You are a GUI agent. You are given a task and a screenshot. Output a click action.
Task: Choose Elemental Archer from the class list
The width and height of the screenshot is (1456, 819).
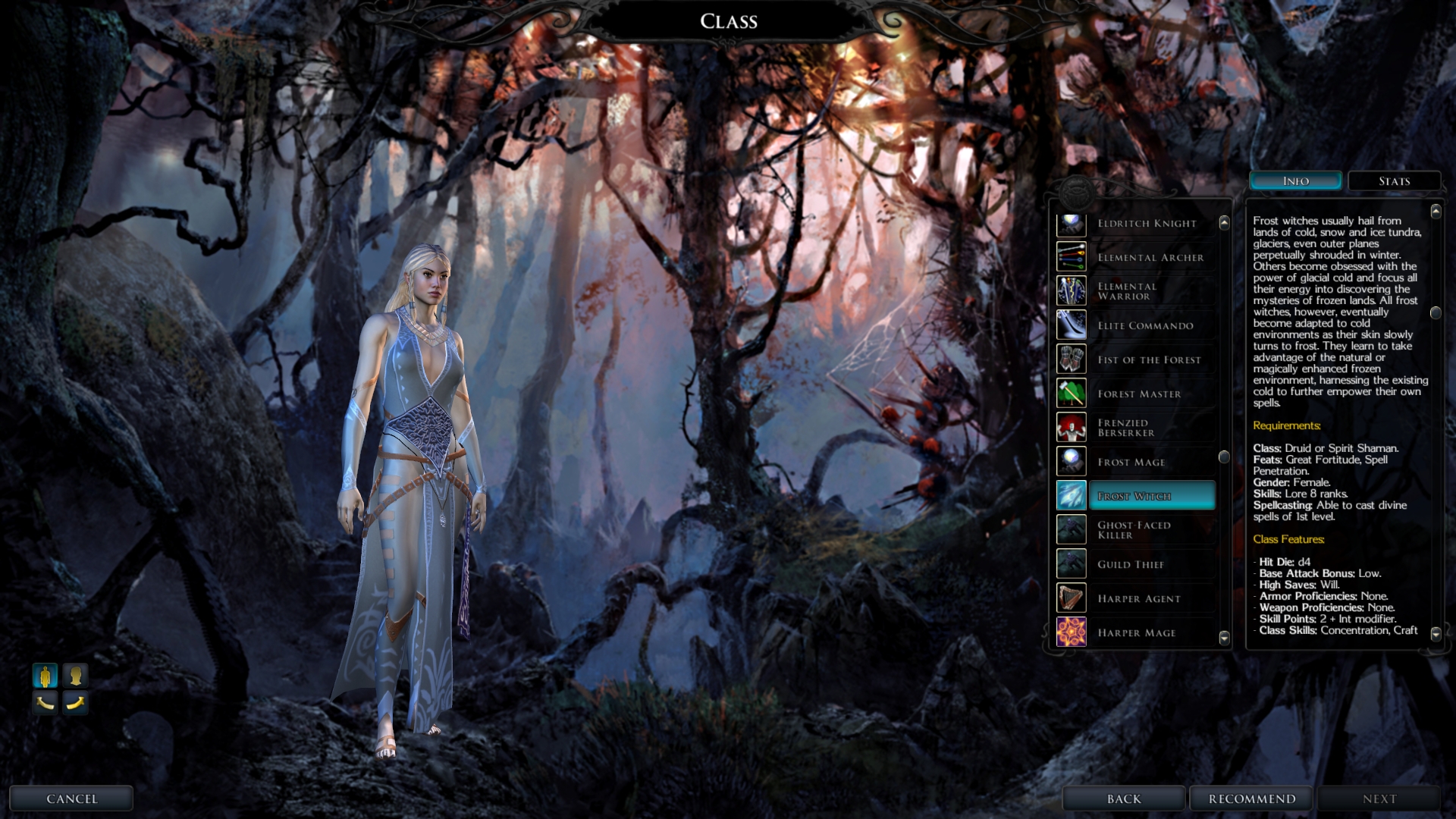[x=1150, y=258]
